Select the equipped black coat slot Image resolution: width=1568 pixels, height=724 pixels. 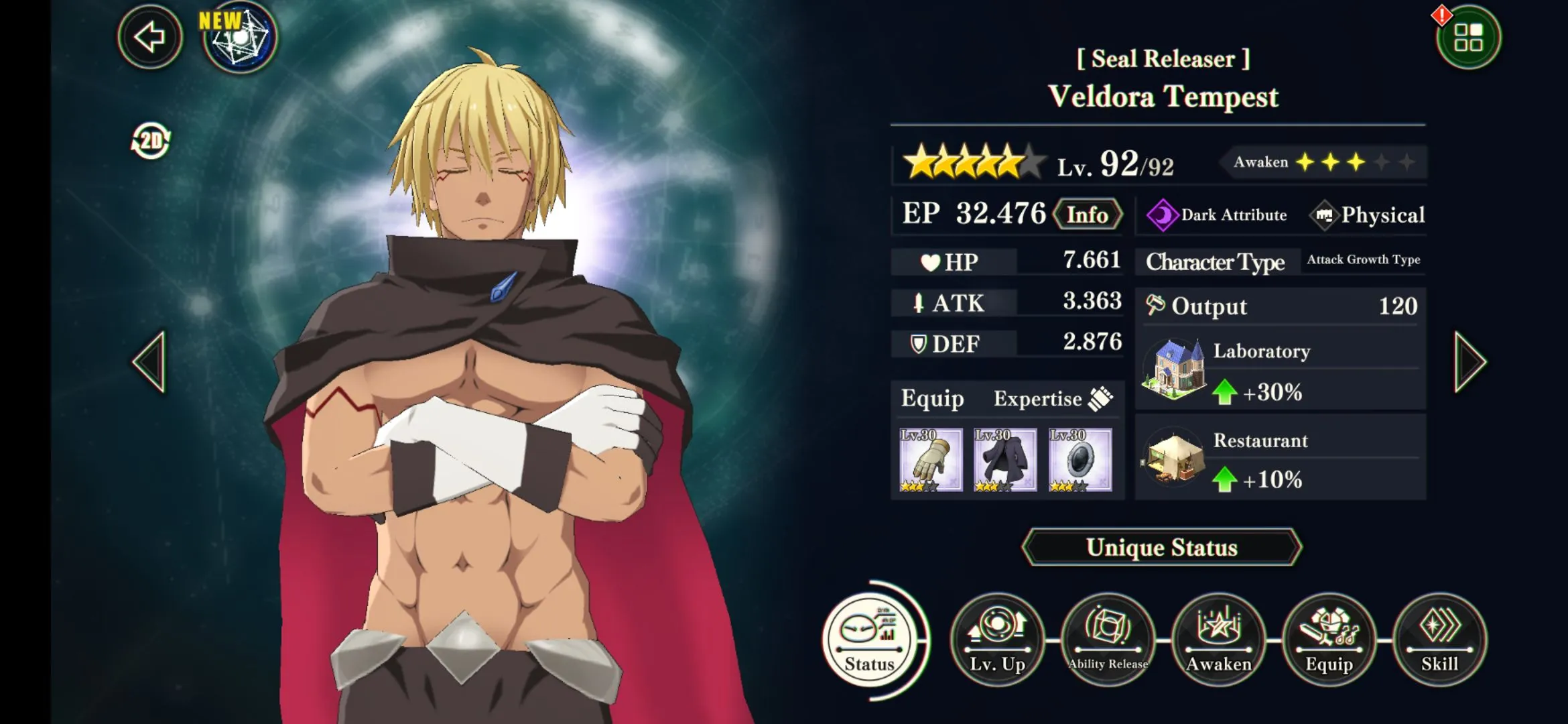[x=1005, y=460]
